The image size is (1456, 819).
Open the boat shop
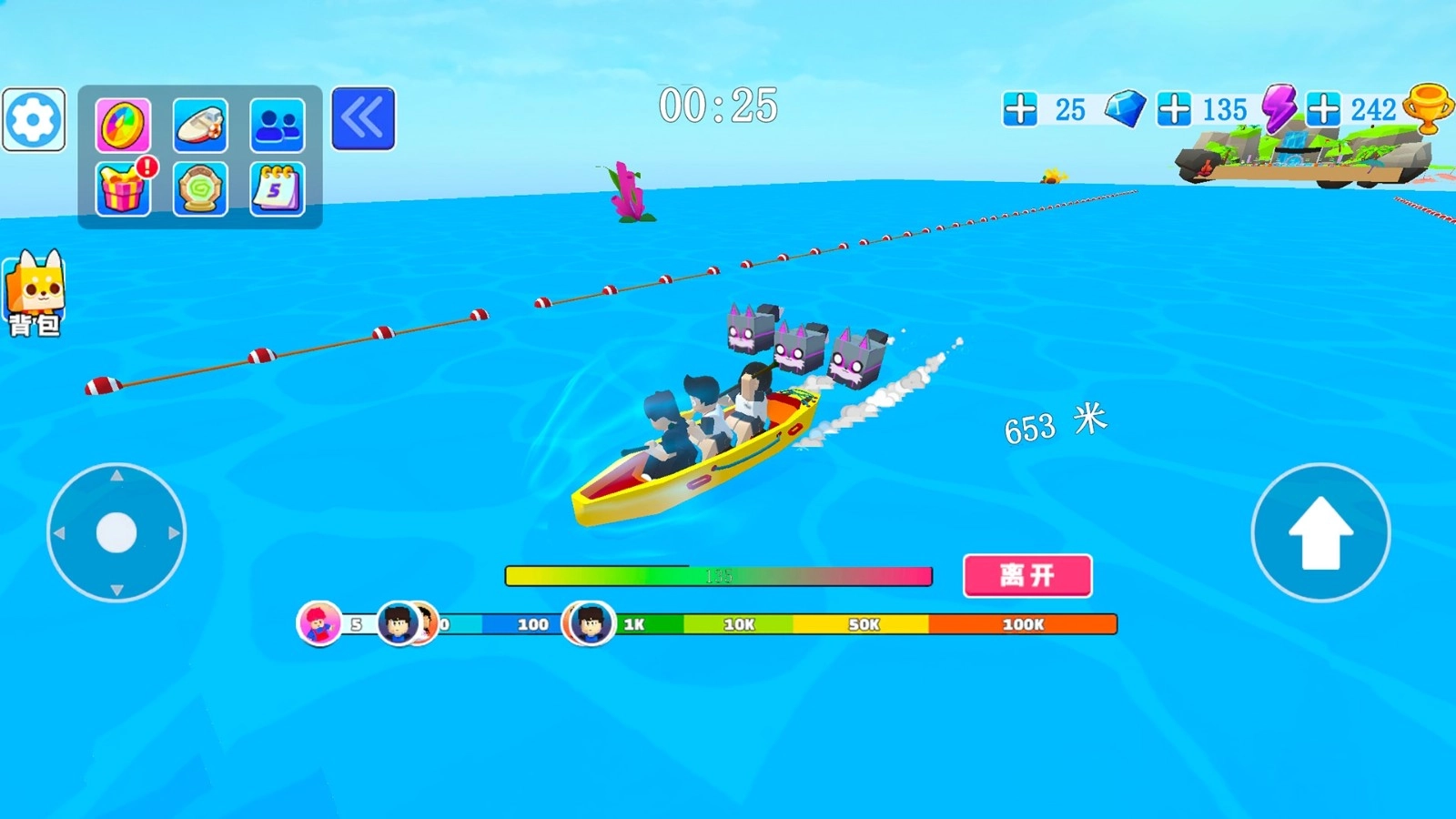200,124
